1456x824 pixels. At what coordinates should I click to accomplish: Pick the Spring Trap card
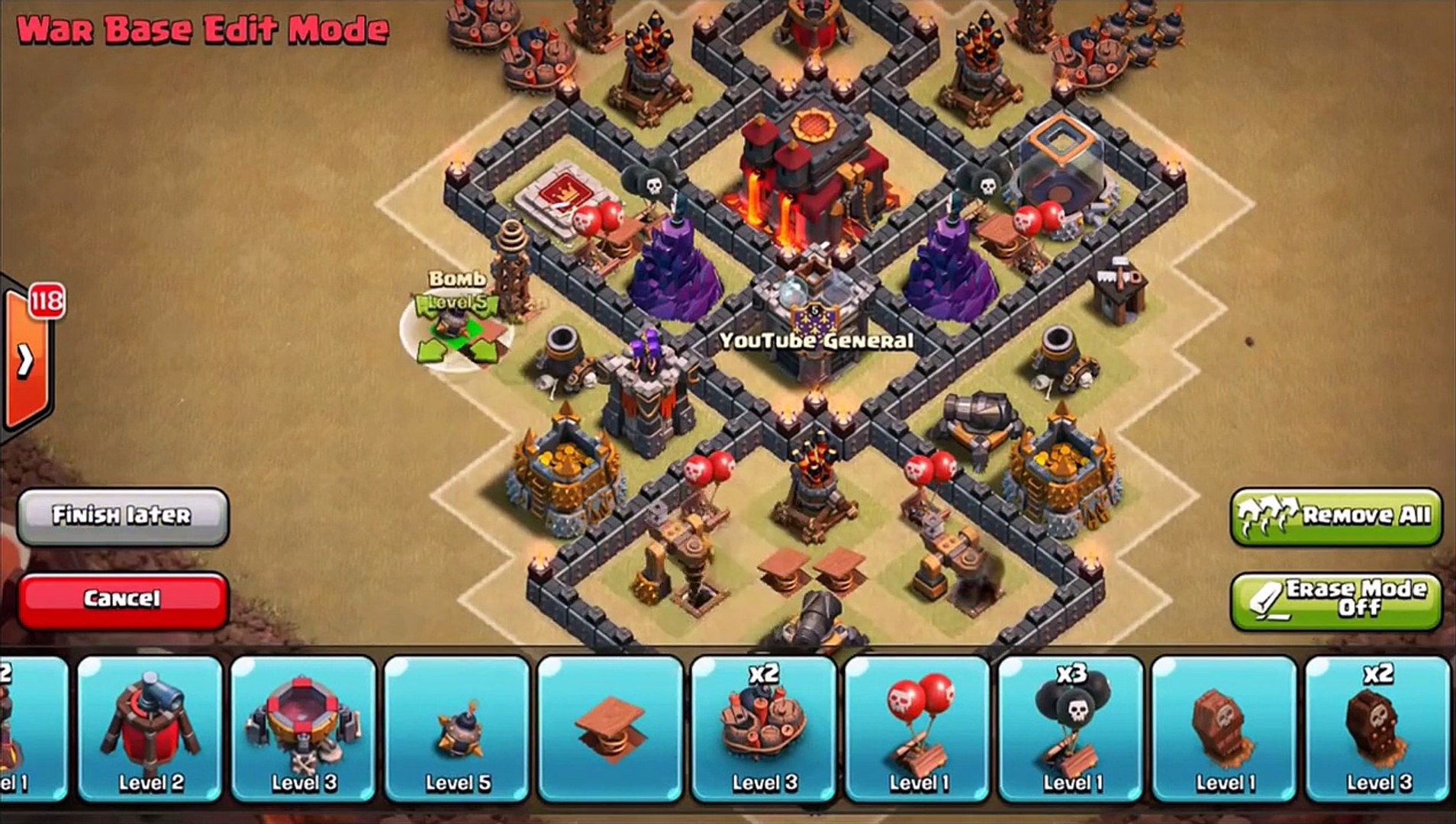610,729
